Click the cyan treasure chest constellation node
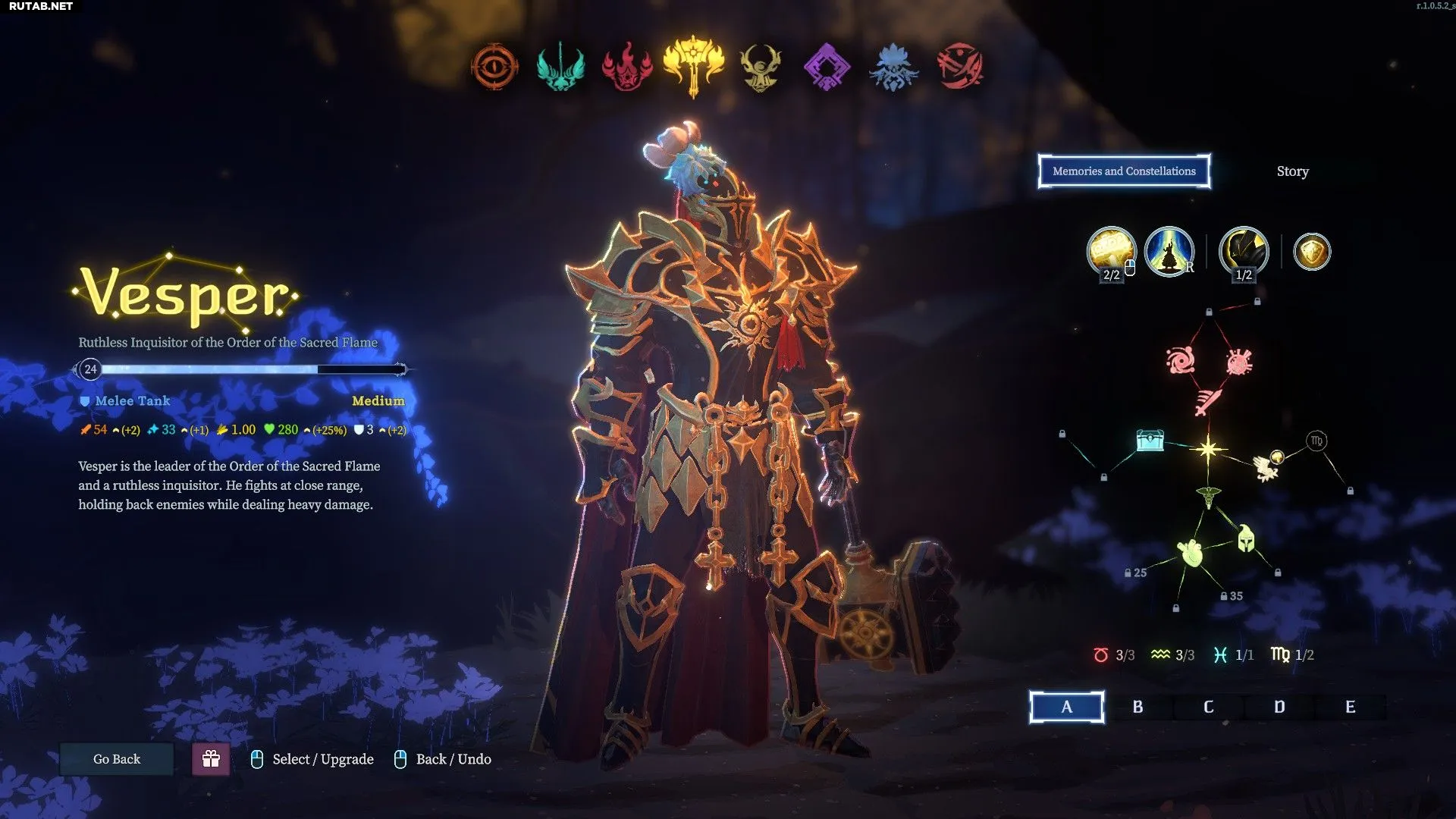 pos(1150,441)
